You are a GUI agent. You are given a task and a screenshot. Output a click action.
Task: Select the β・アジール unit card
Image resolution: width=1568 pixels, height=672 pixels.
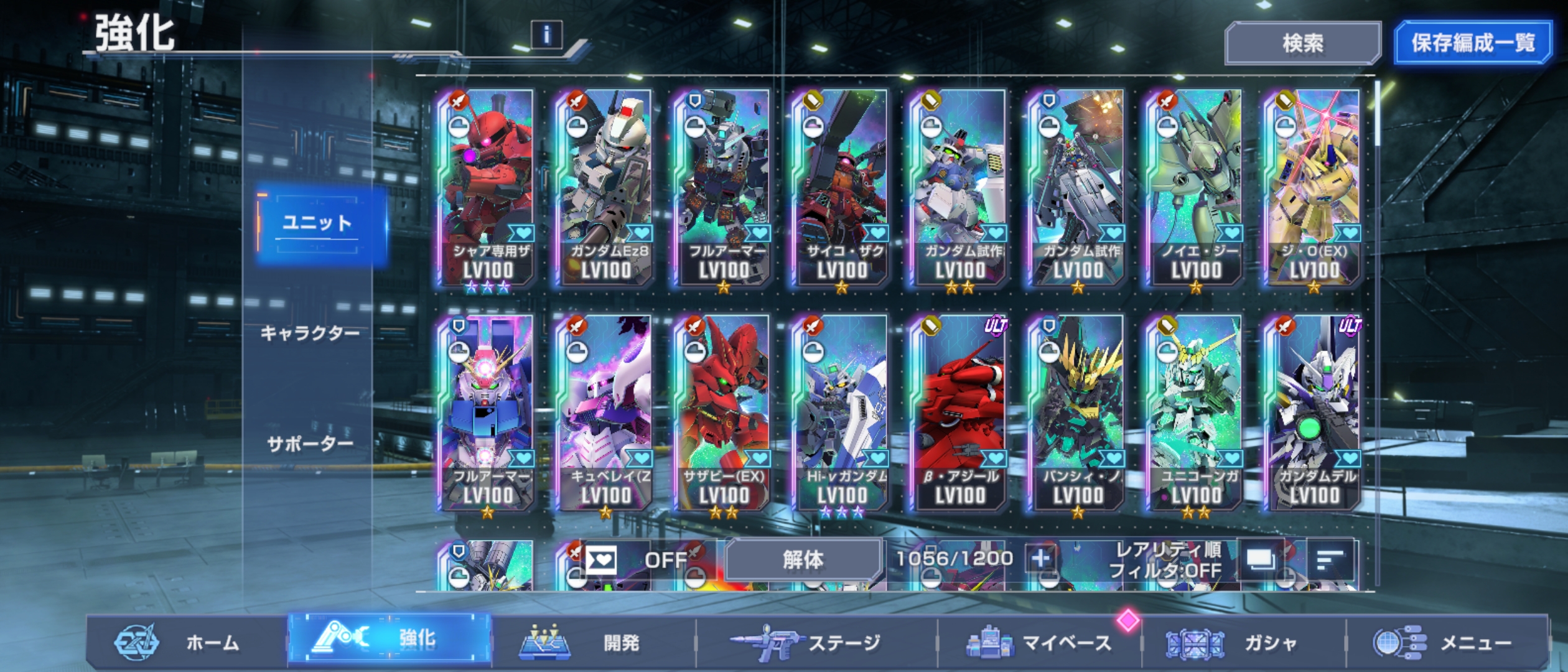pyautogui.click(x=960, y=412)
